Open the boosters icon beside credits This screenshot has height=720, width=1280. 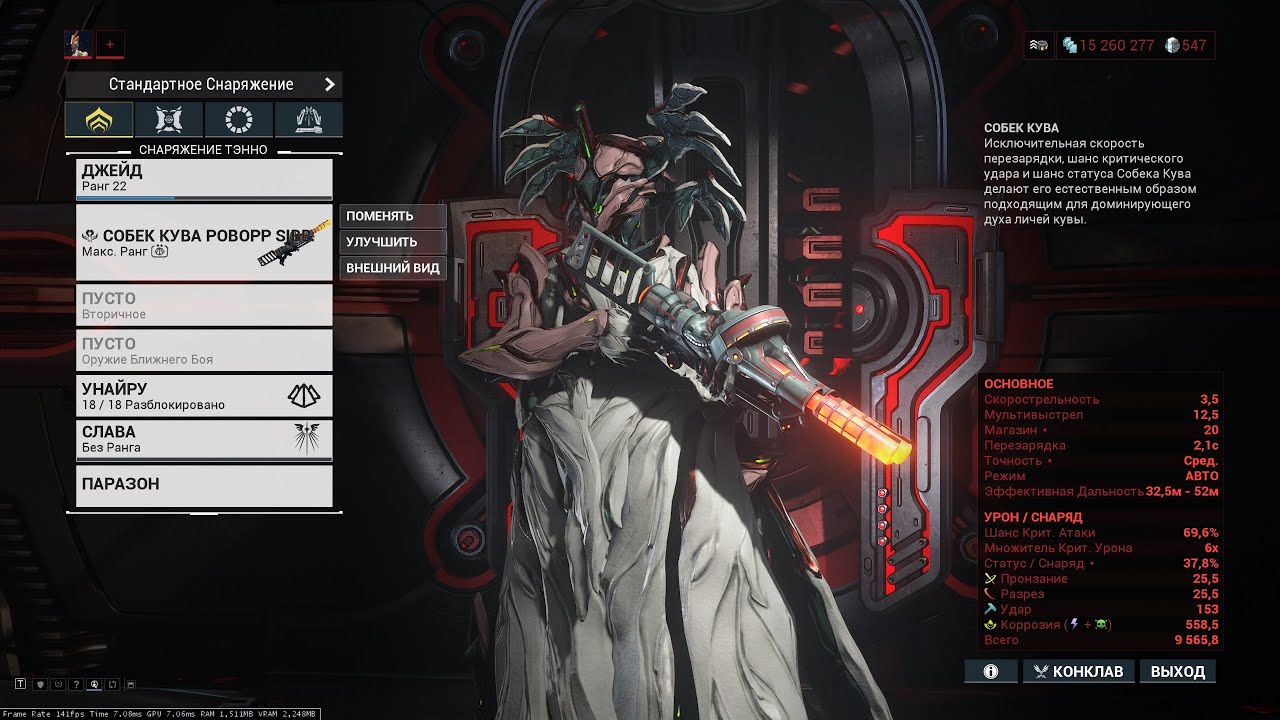point(1039,45)
